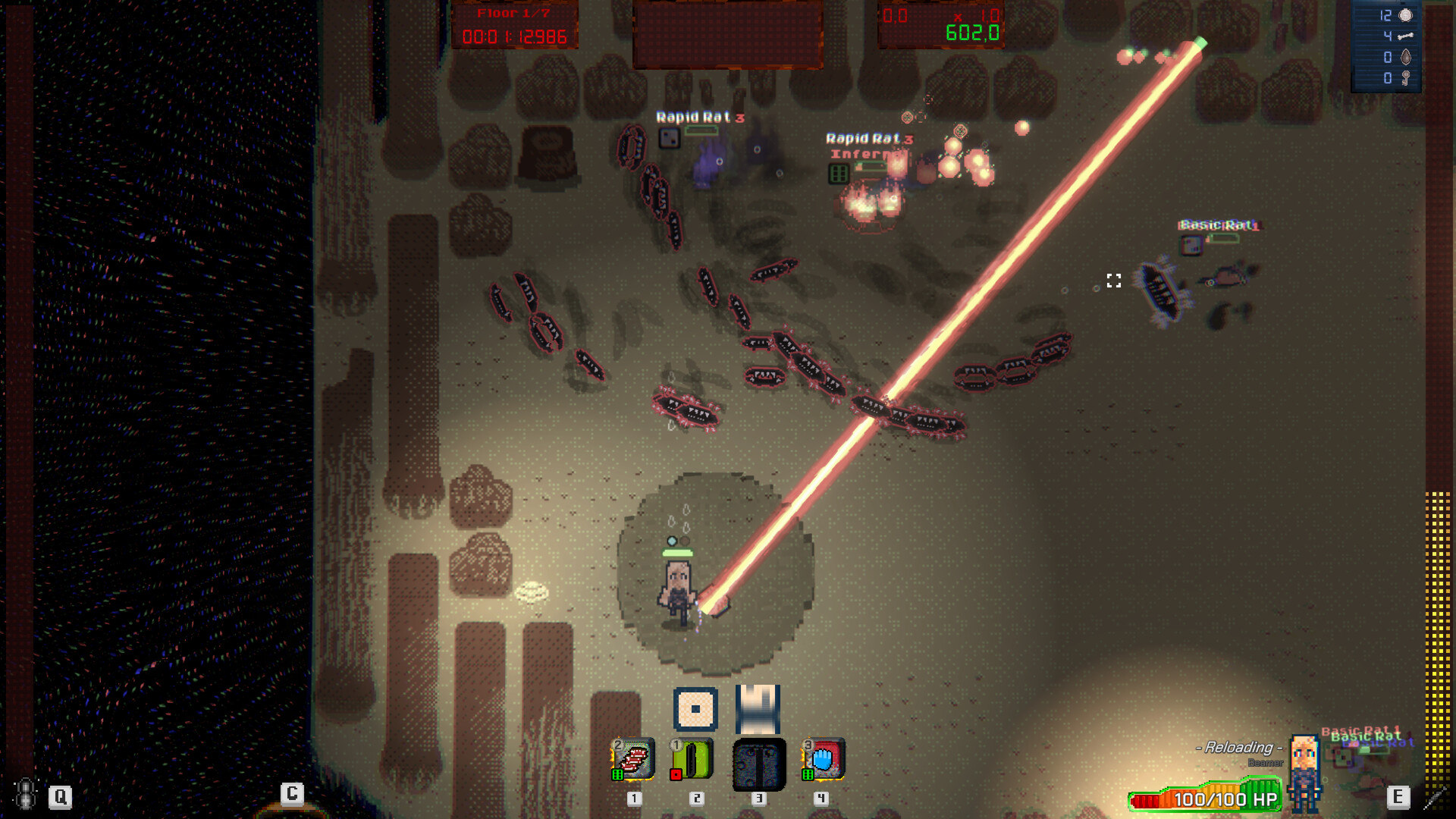The height and width of the screenshot is (819, 1456).
Task: Choose the dark riveted metal plate slot
Action: tap(758, 764)
